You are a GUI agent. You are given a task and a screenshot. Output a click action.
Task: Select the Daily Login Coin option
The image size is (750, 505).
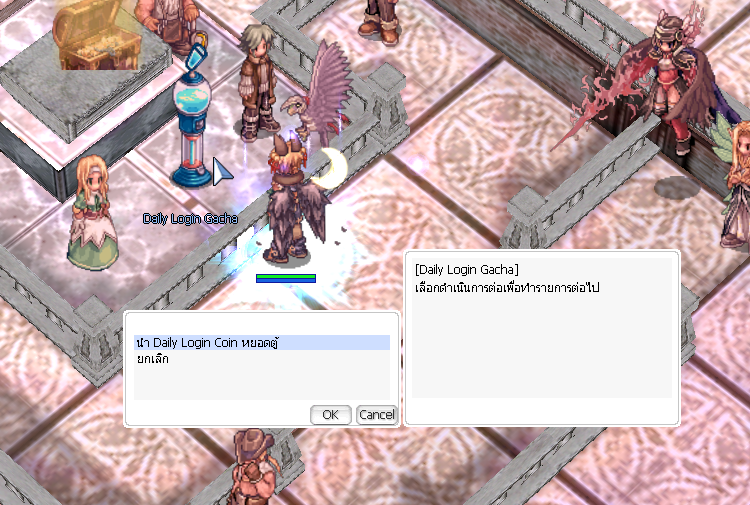(x=206, y=343)
